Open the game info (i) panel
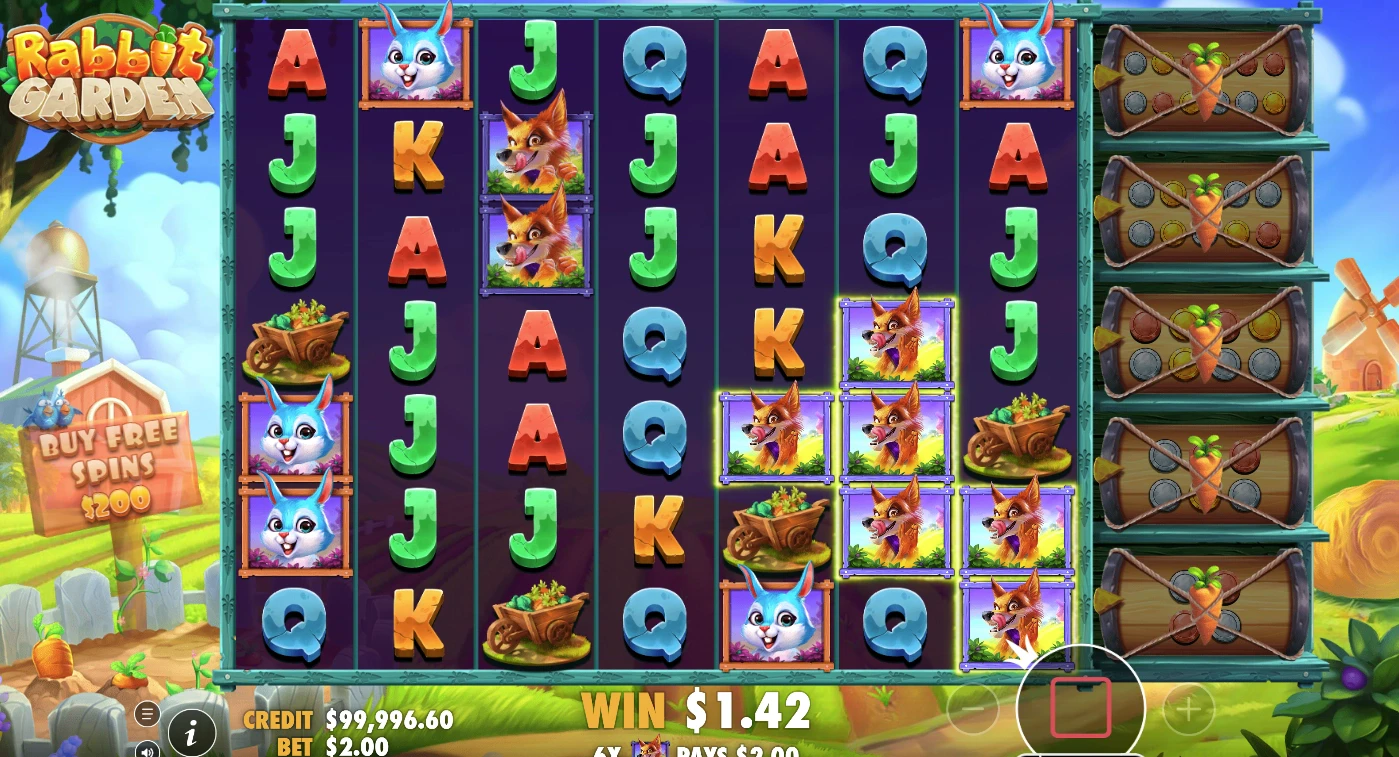The image size is (1399, 757). pyautogui.click(x=192, y=735)
